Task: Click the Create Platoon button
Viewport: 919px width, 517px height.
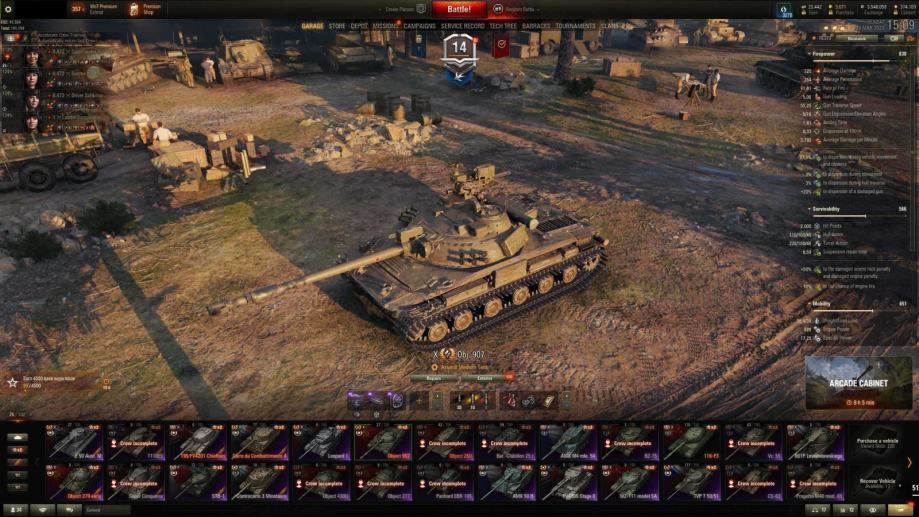Action: [x=400, y=9]
